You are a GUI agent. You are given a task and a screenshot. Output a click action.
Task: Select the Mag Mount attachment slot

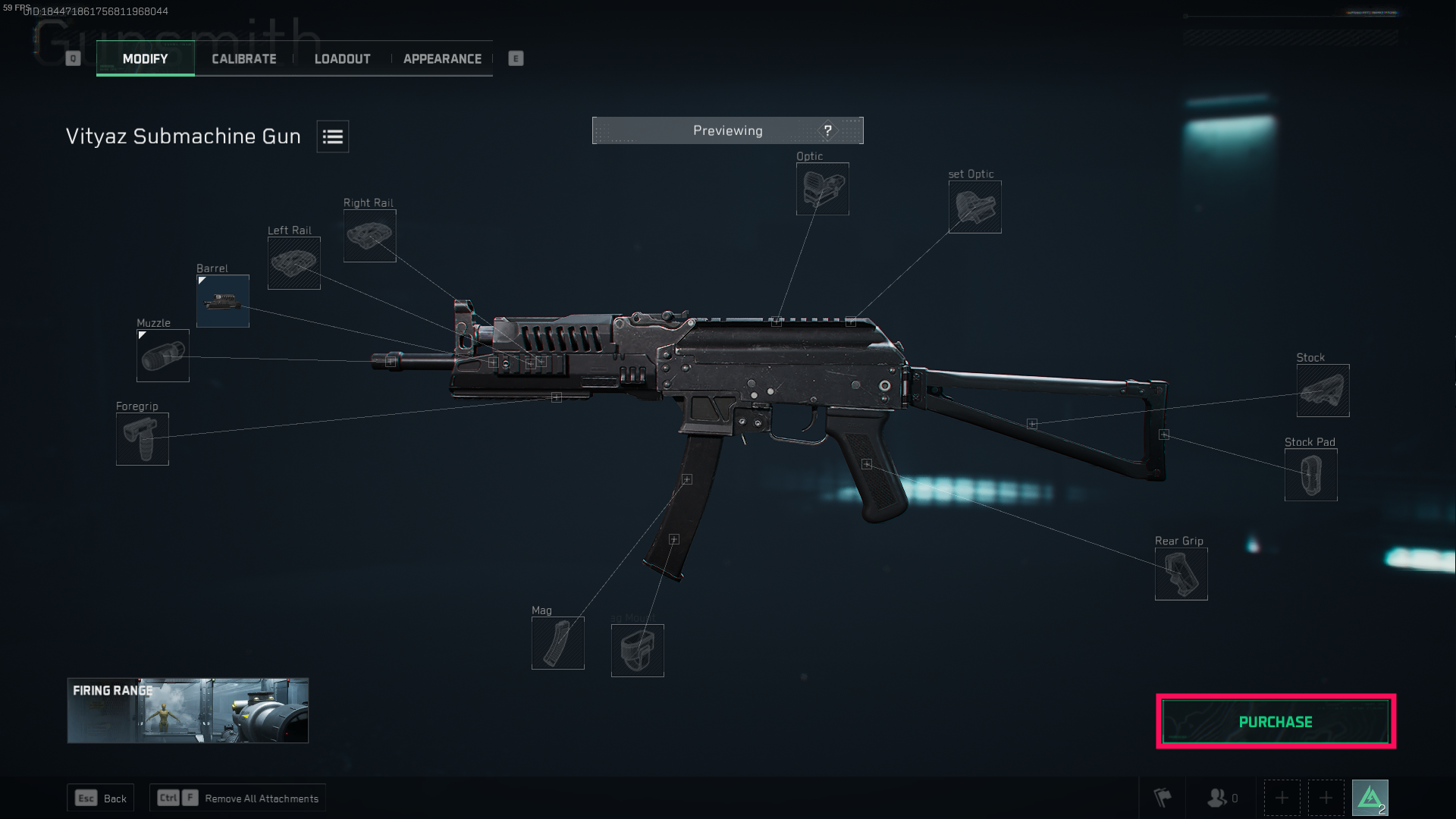[637, 650]
